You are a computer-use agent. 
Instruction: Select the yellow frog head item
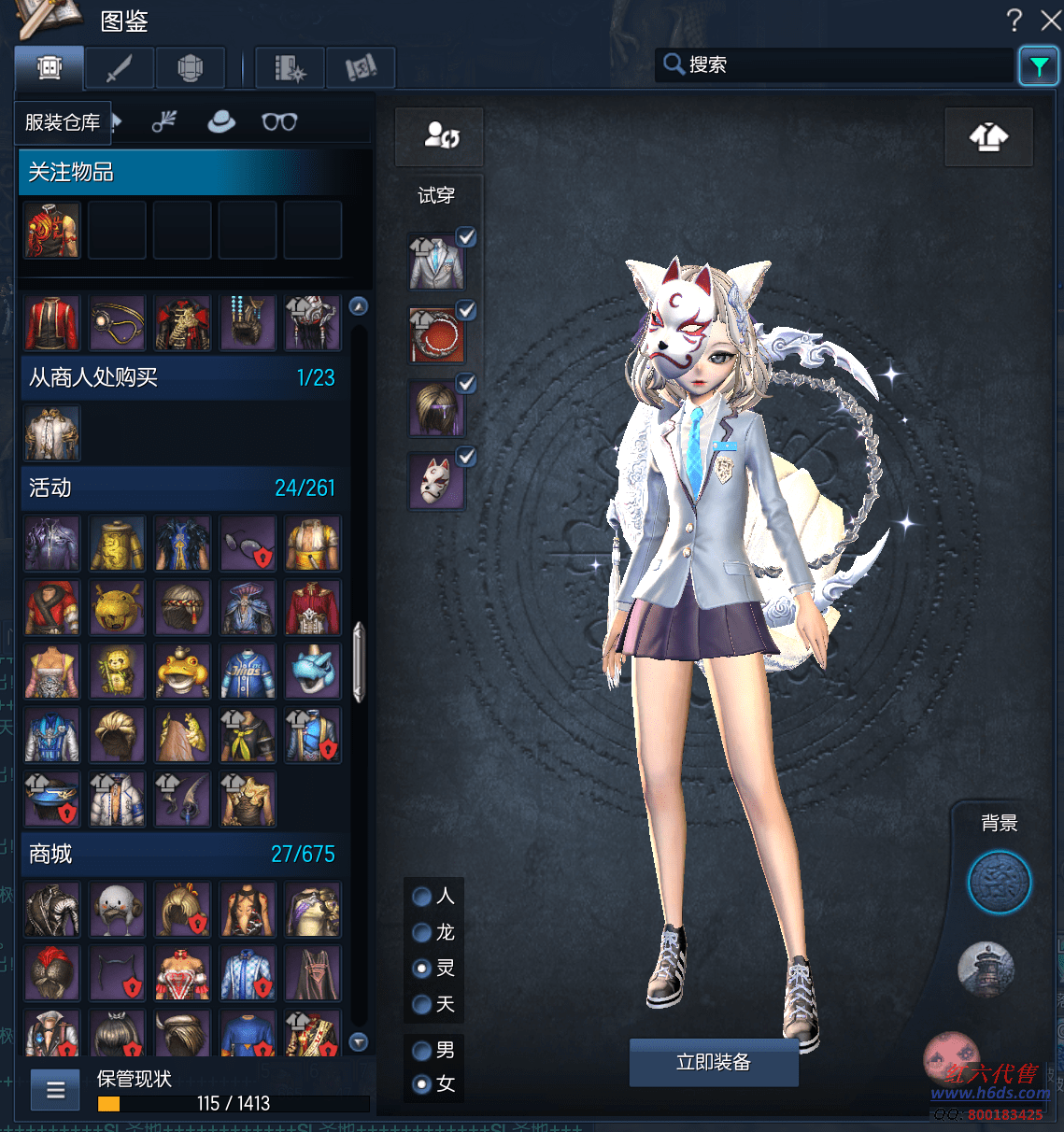pyautogui.click(x=182, y=672)
